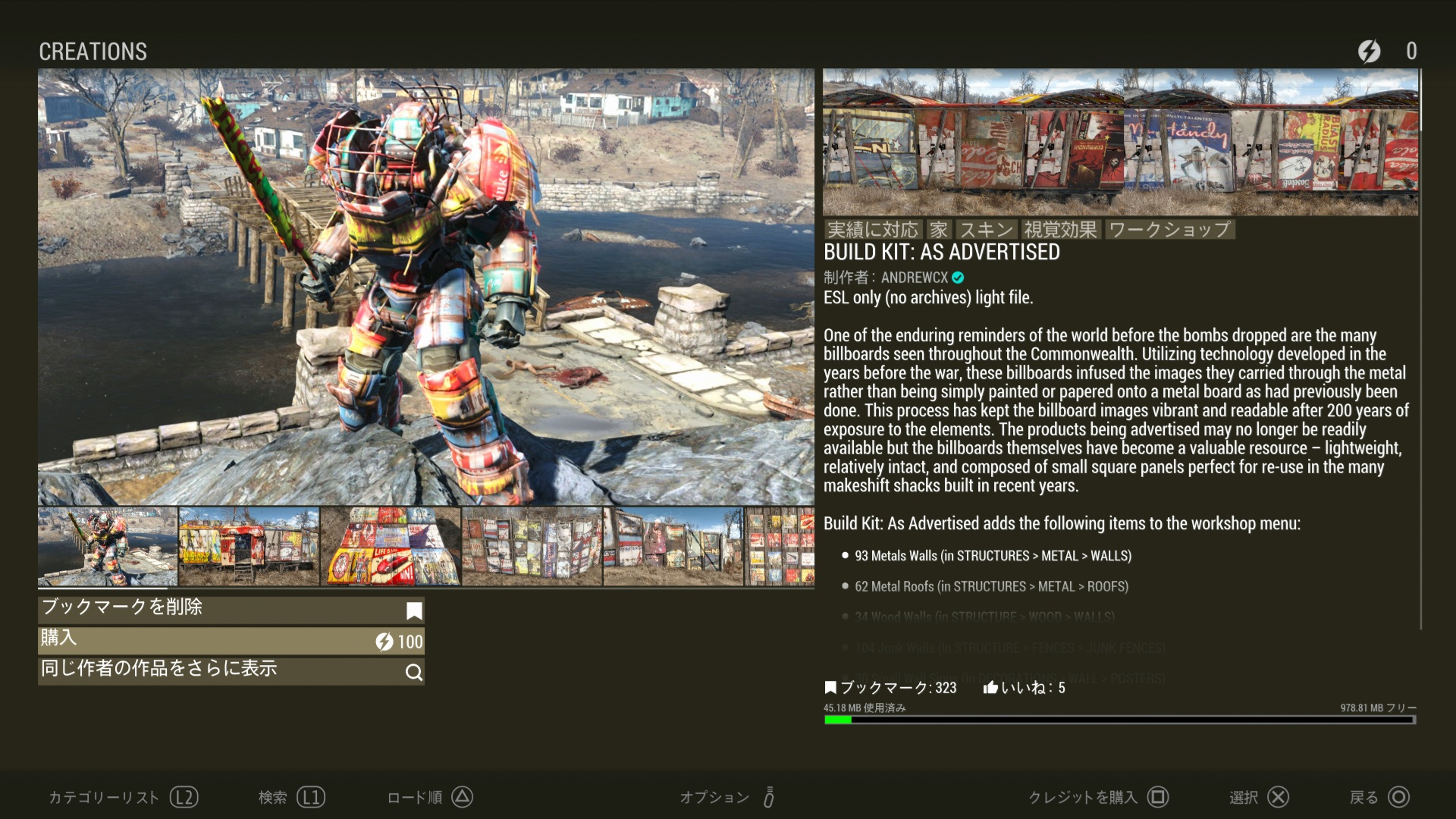The image size is (1456, 819).
Task: Open the 視覚効果 tag
Action: pos(1060,229)
